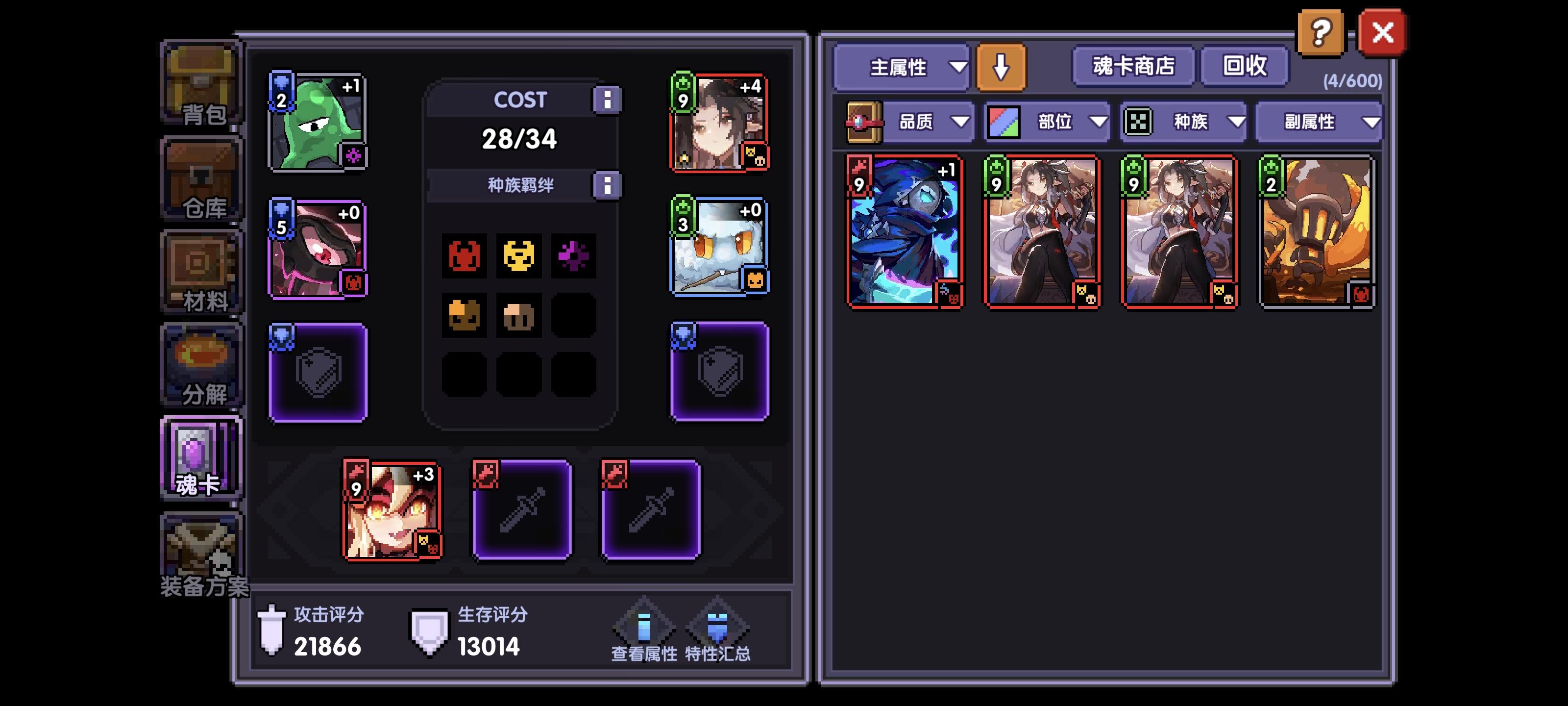1568x706 pixels.
Task: Toggle the orange sort direction arrow
Action: tap(1001, 67)
